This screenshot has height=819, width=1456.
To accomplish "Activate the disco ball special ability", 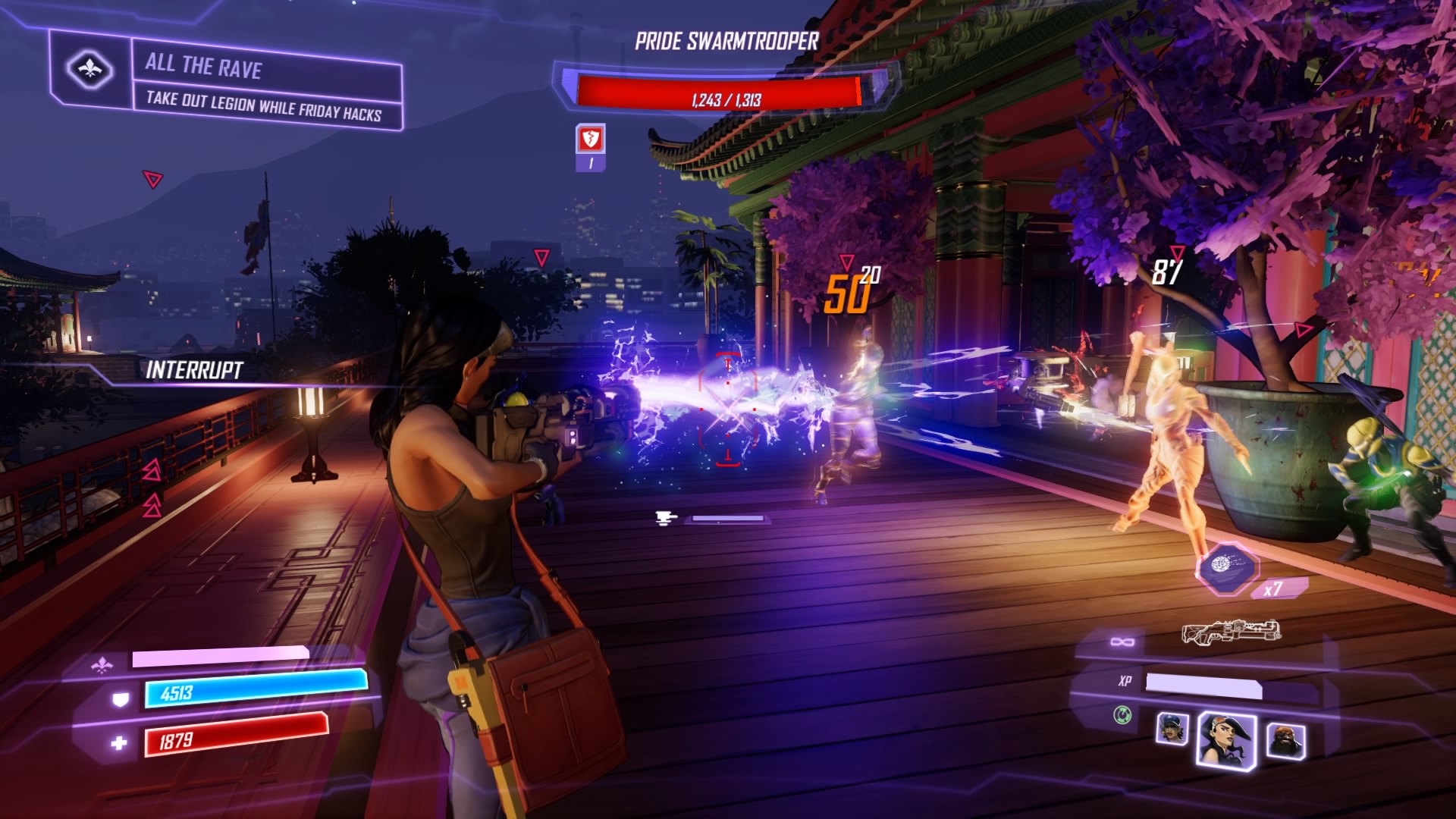I will click(x=1226, y=567).
